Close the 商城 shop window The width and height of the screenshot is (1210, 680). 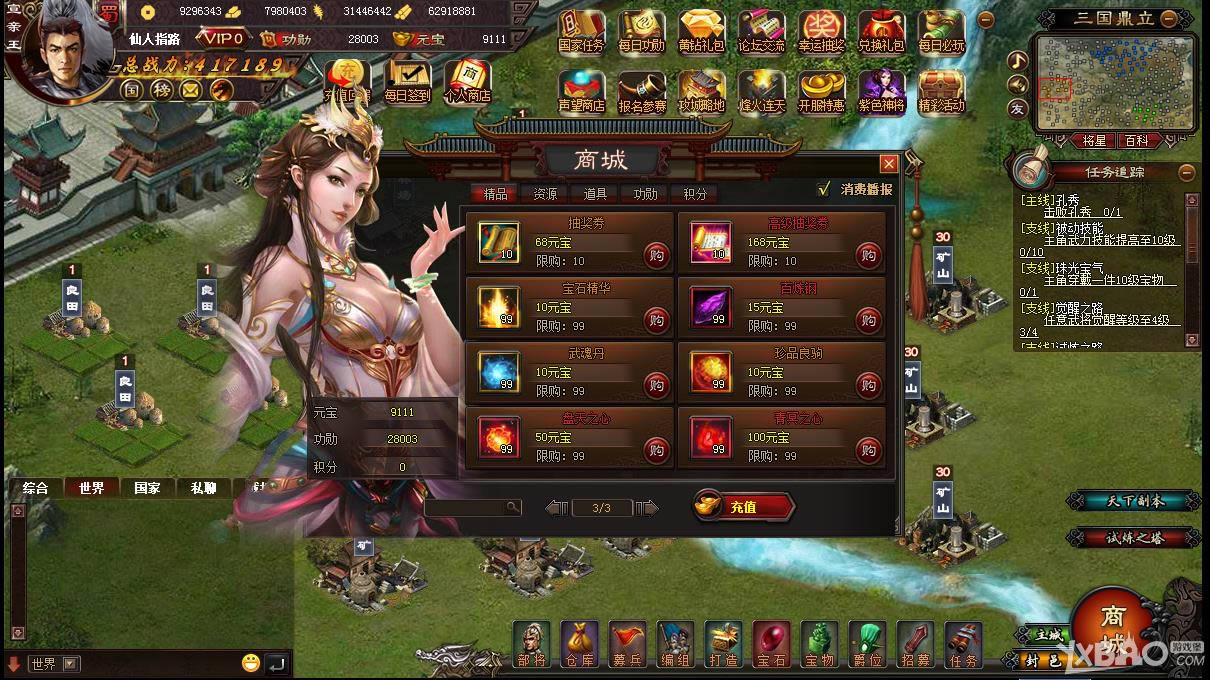tap(888, 164)
